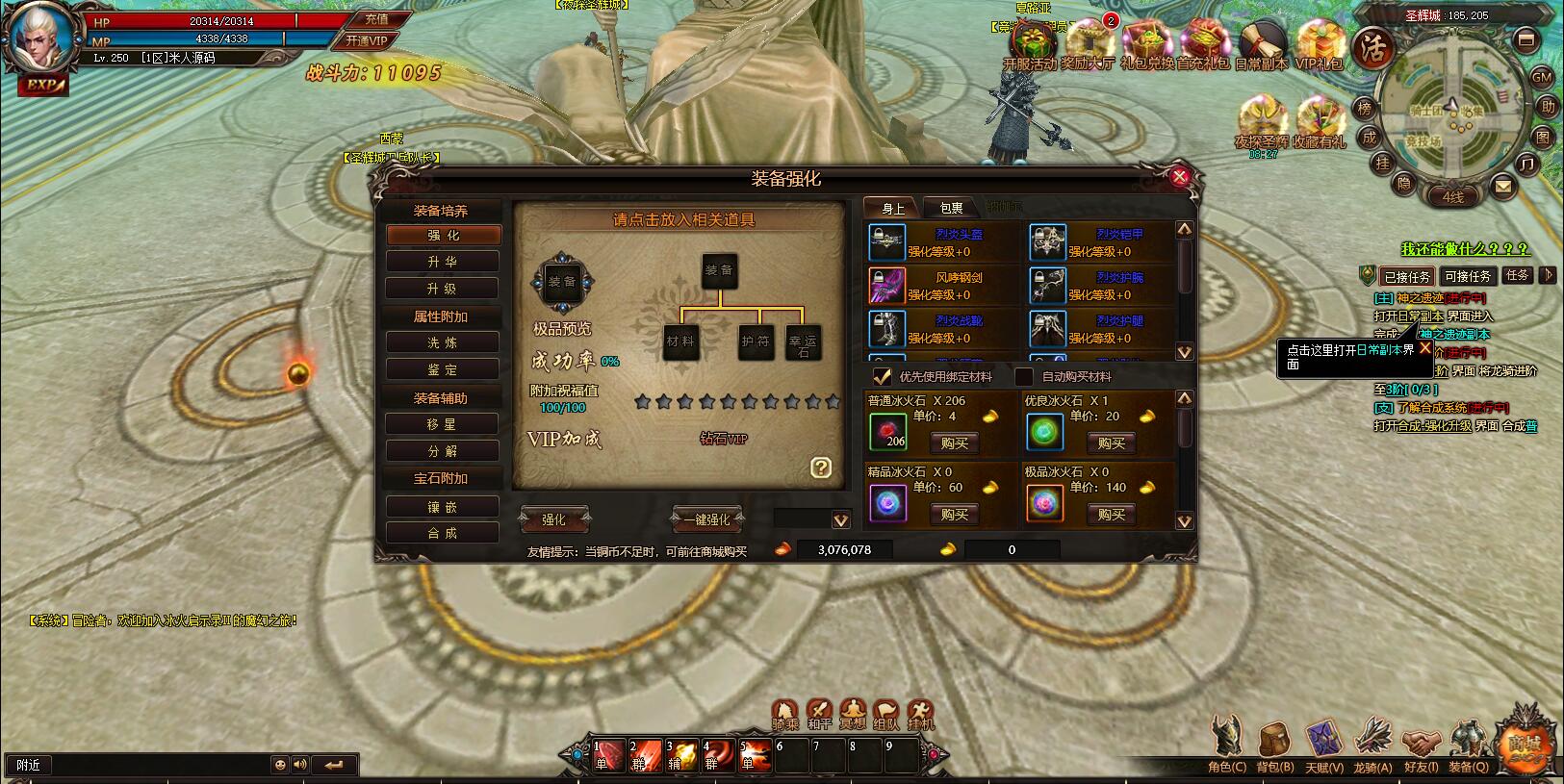Close the 装备强化 window
Image resolution: width=1564 pixels, height=784 pixels.
coord(1179,176)
